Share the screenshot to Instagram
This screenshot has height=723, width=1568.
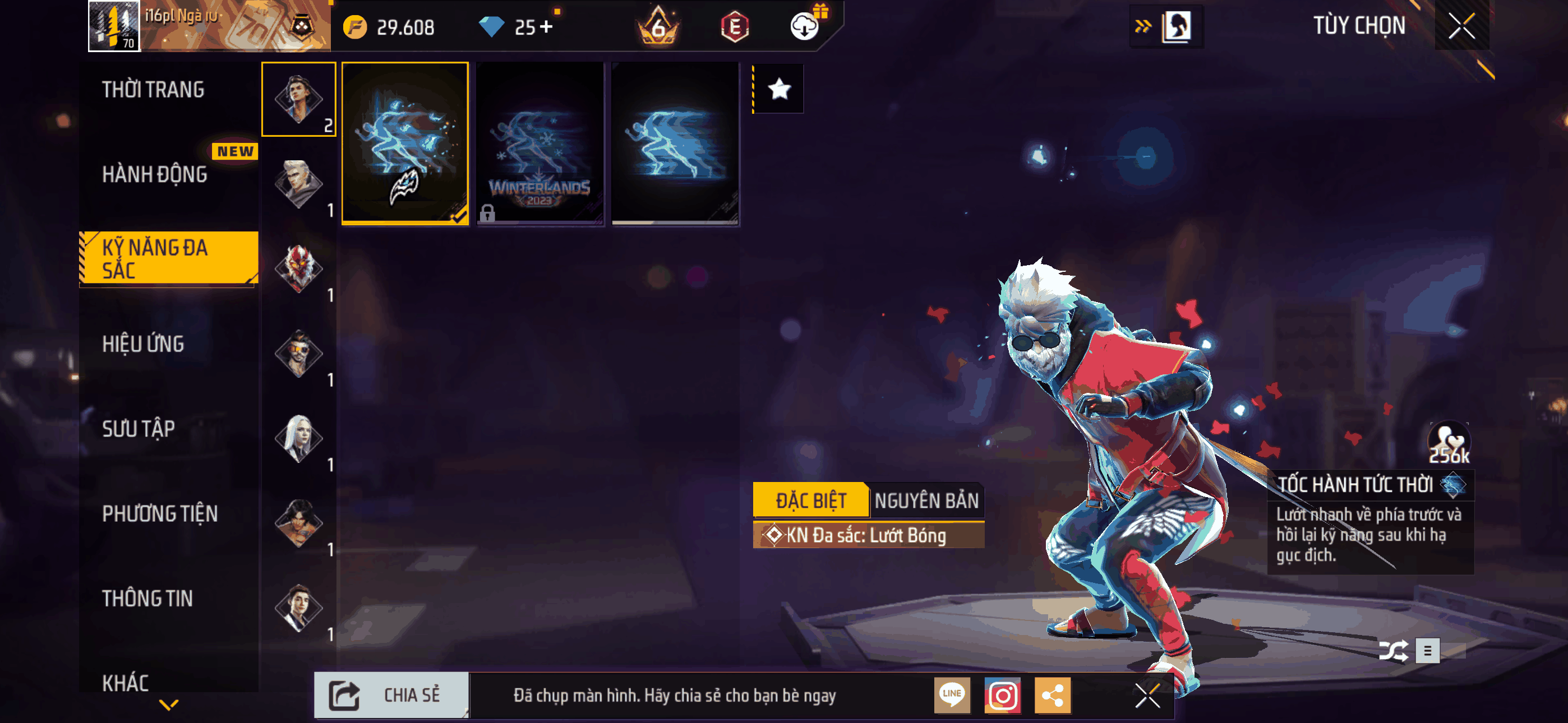pos(1003,695)
